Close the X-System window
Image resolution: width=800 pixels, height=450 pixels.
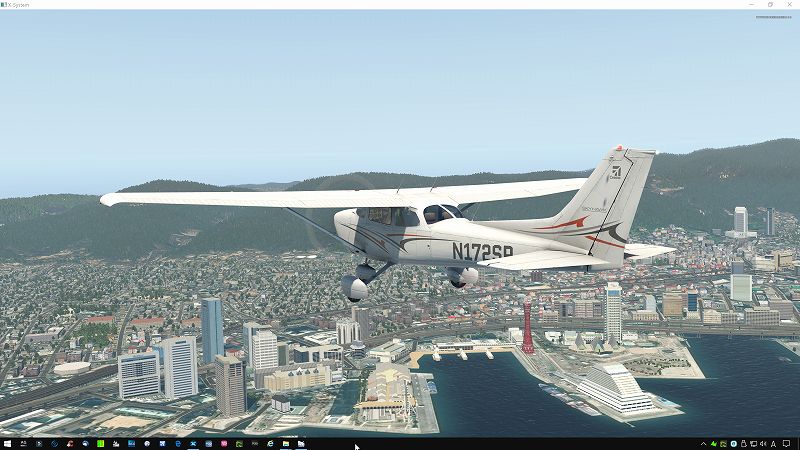point(789,4)
